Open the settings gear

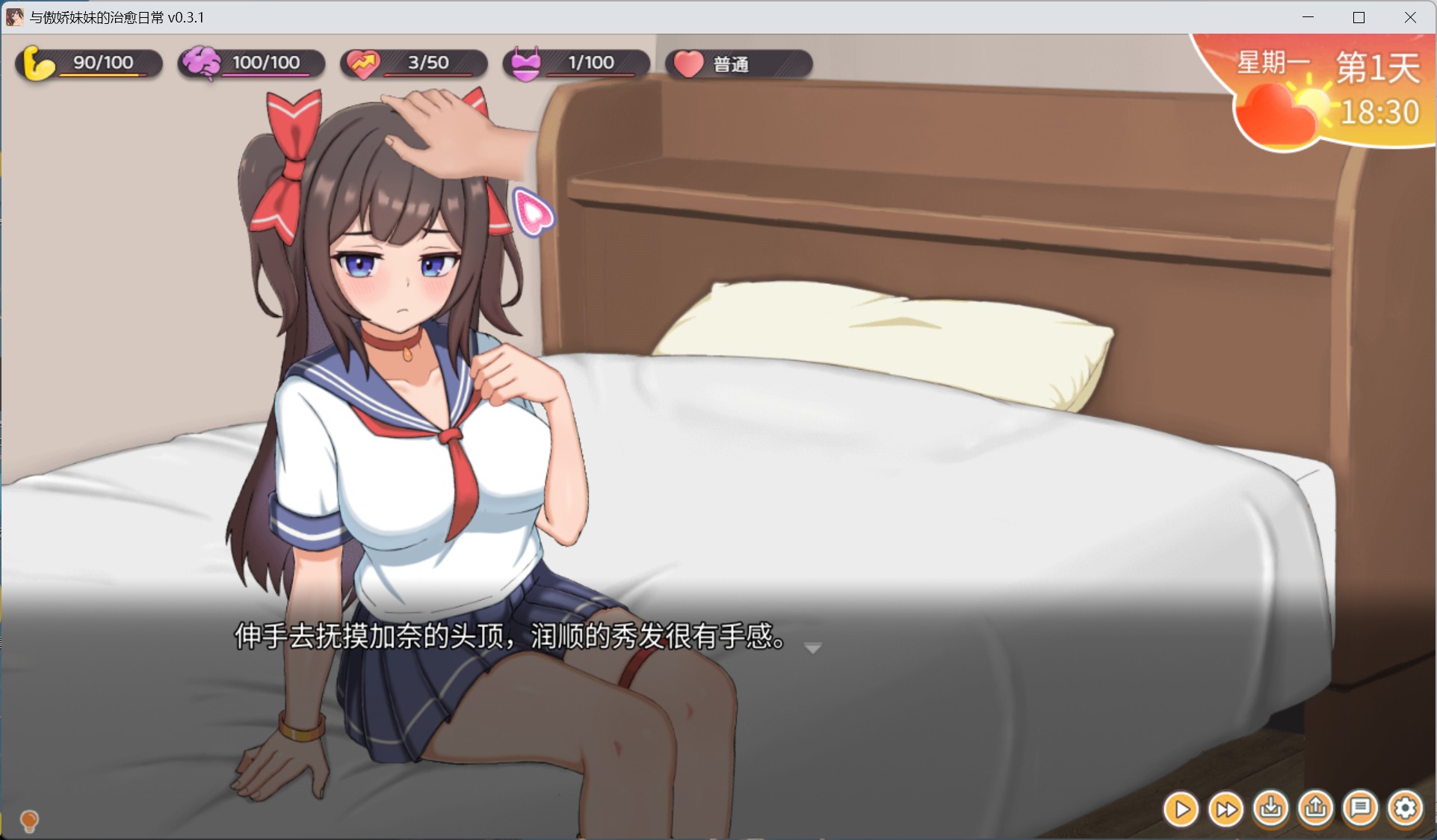click(1405, 809)
